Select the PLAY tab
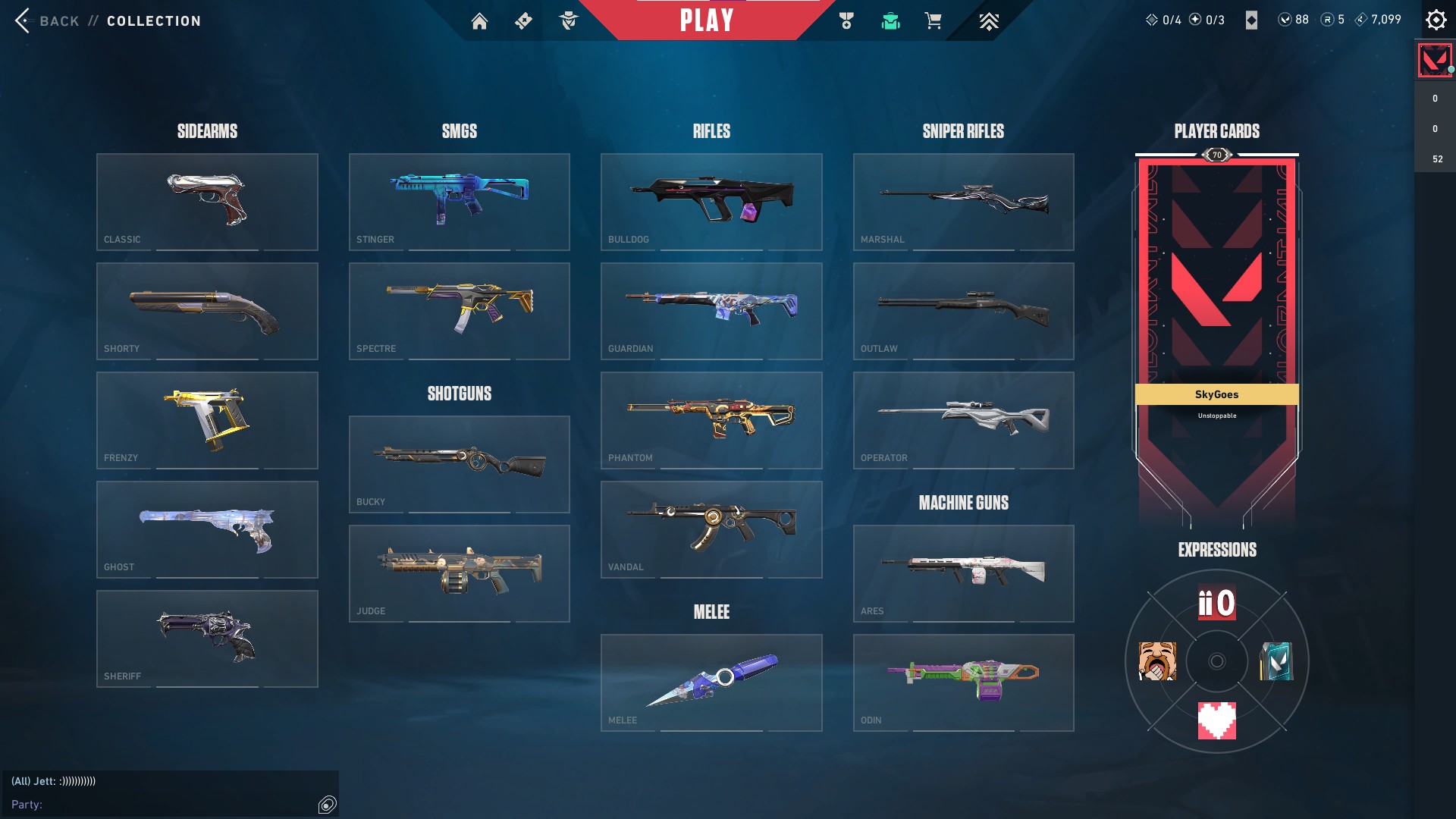This screenshot has height=819, width=1456. [x=707, y=20]
